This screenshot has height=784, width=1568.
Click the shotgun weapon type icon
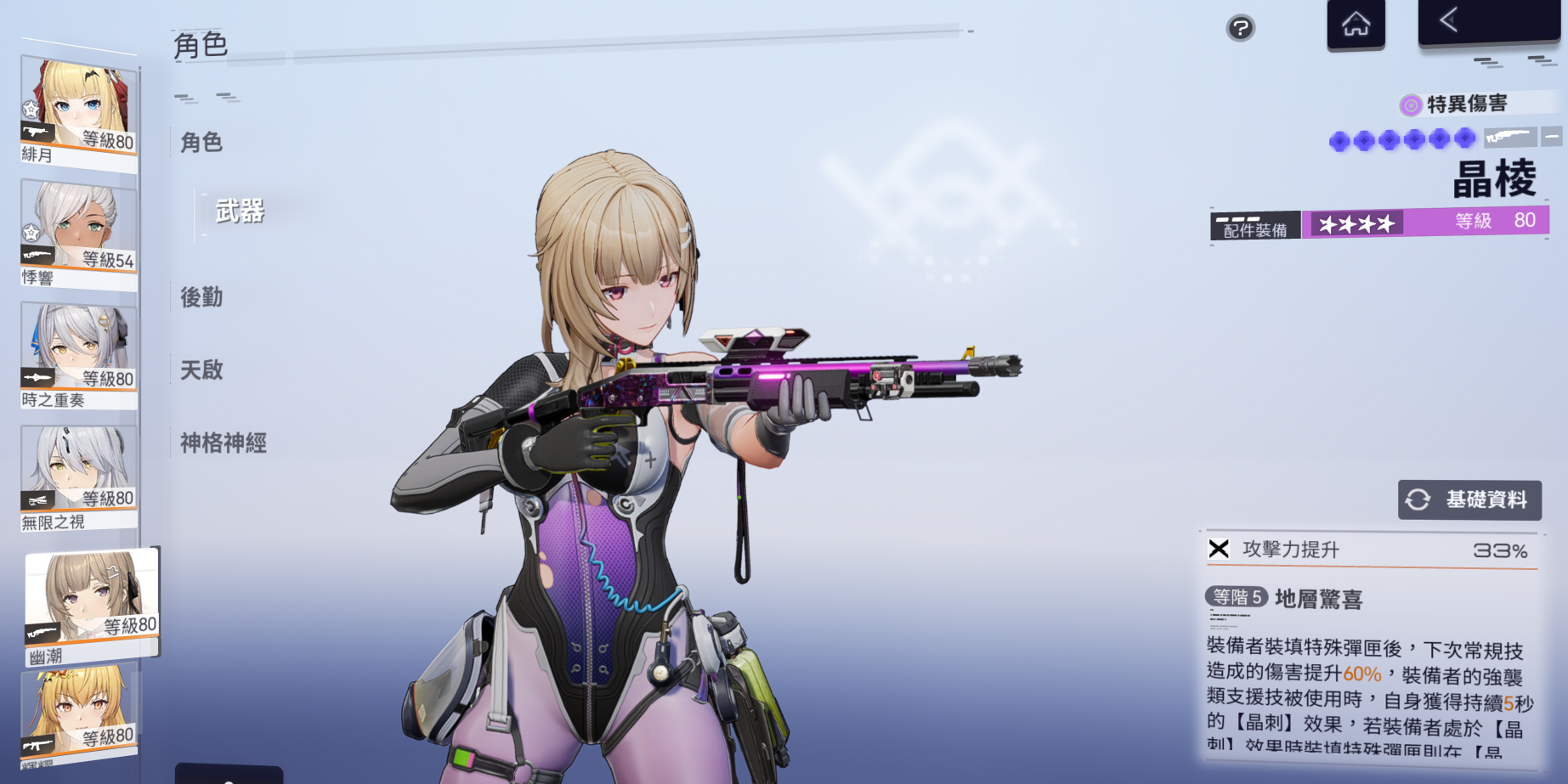[x=1511, y=137]
